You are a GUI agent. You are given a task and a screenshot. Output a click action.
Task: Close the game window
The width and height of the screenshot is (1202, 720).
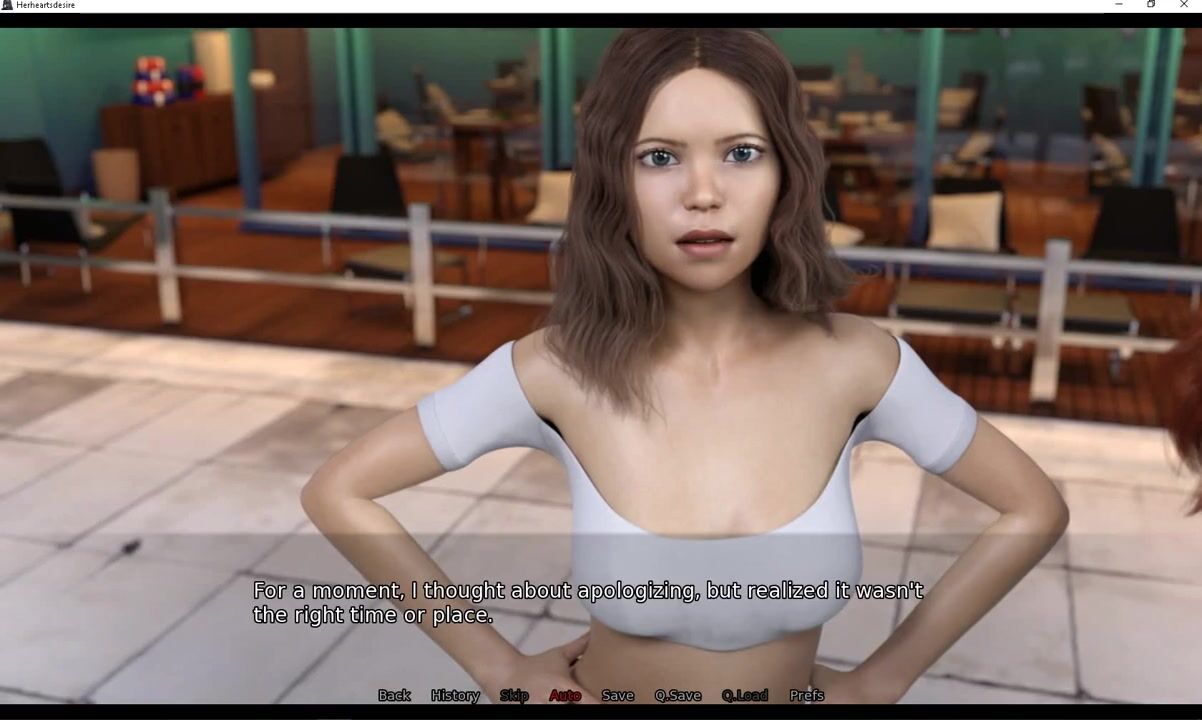(x=1184, y=5)
